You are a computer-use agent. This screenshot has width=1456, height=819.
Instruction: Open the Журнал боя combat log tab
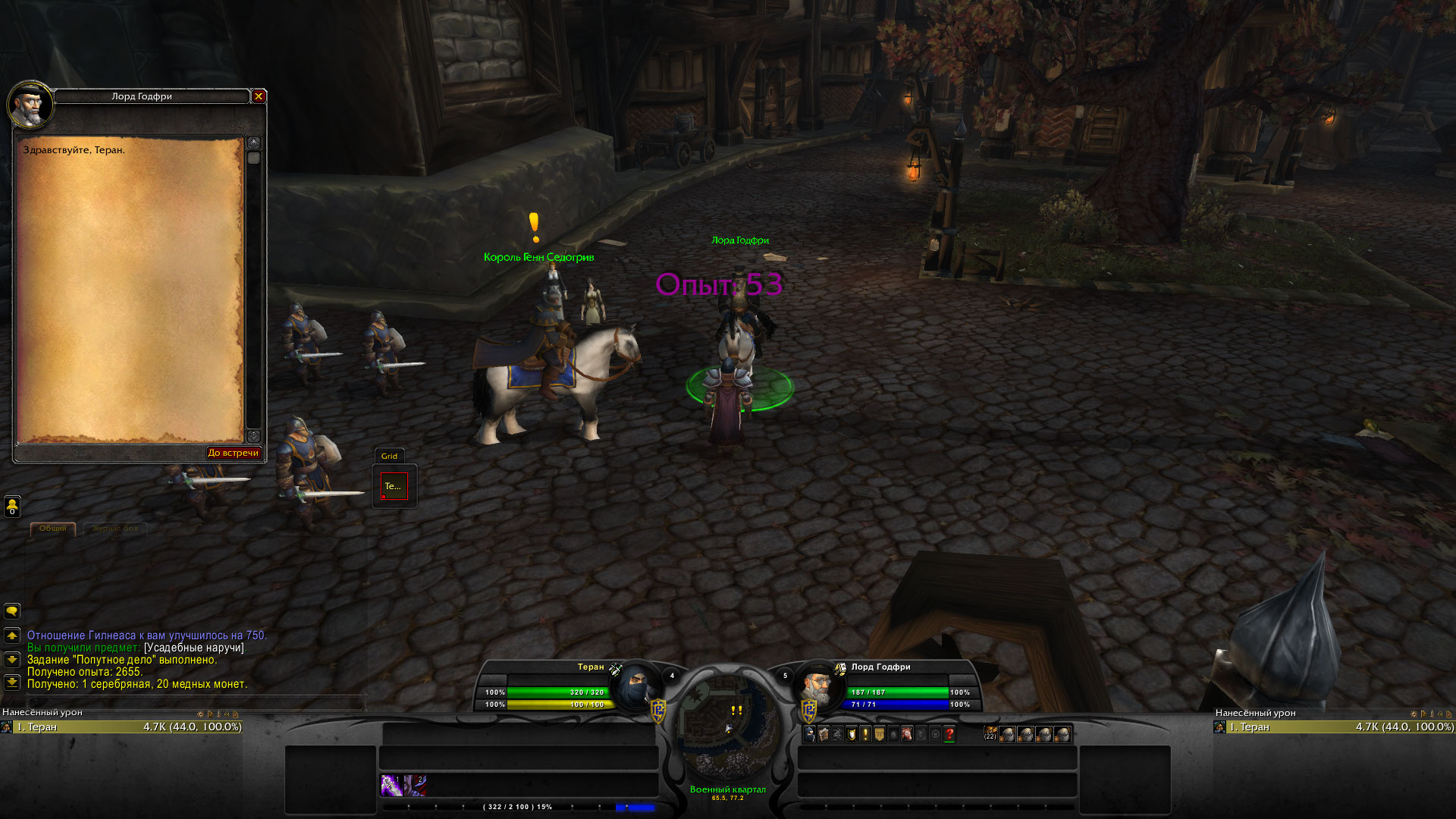pos(115,529)
